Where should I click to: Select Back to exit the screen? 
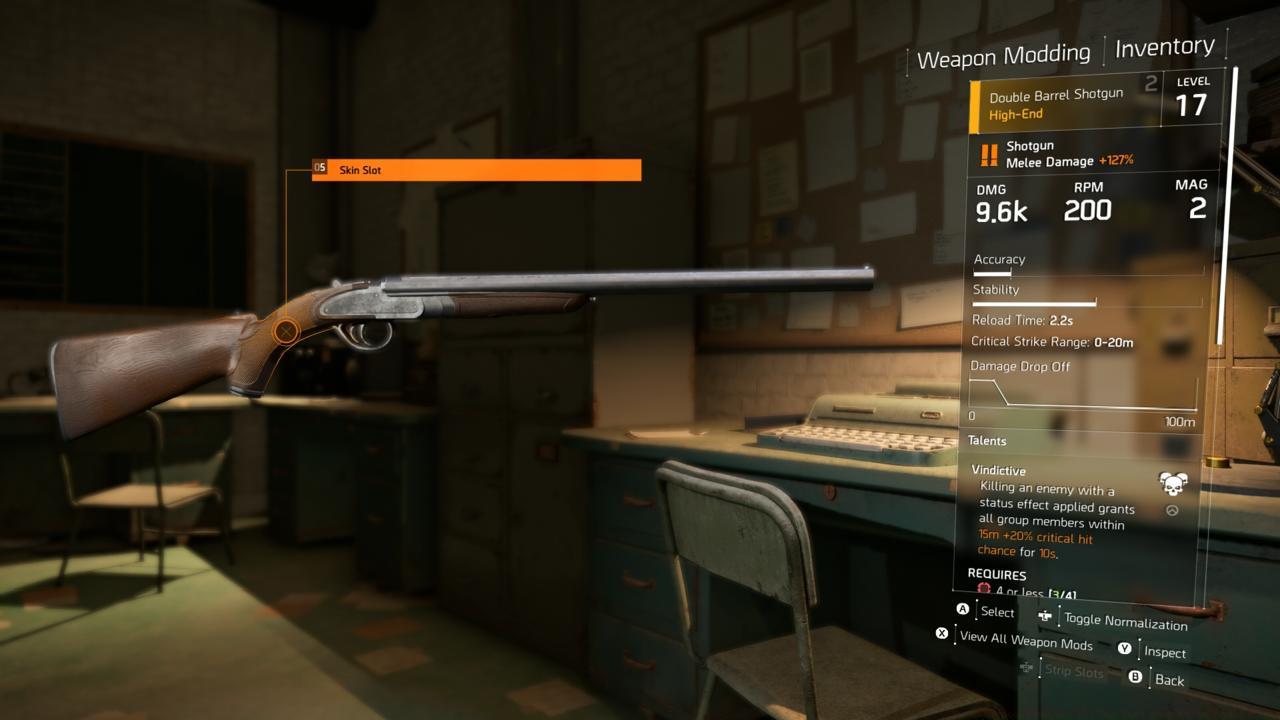click(x=1168, y=679)
